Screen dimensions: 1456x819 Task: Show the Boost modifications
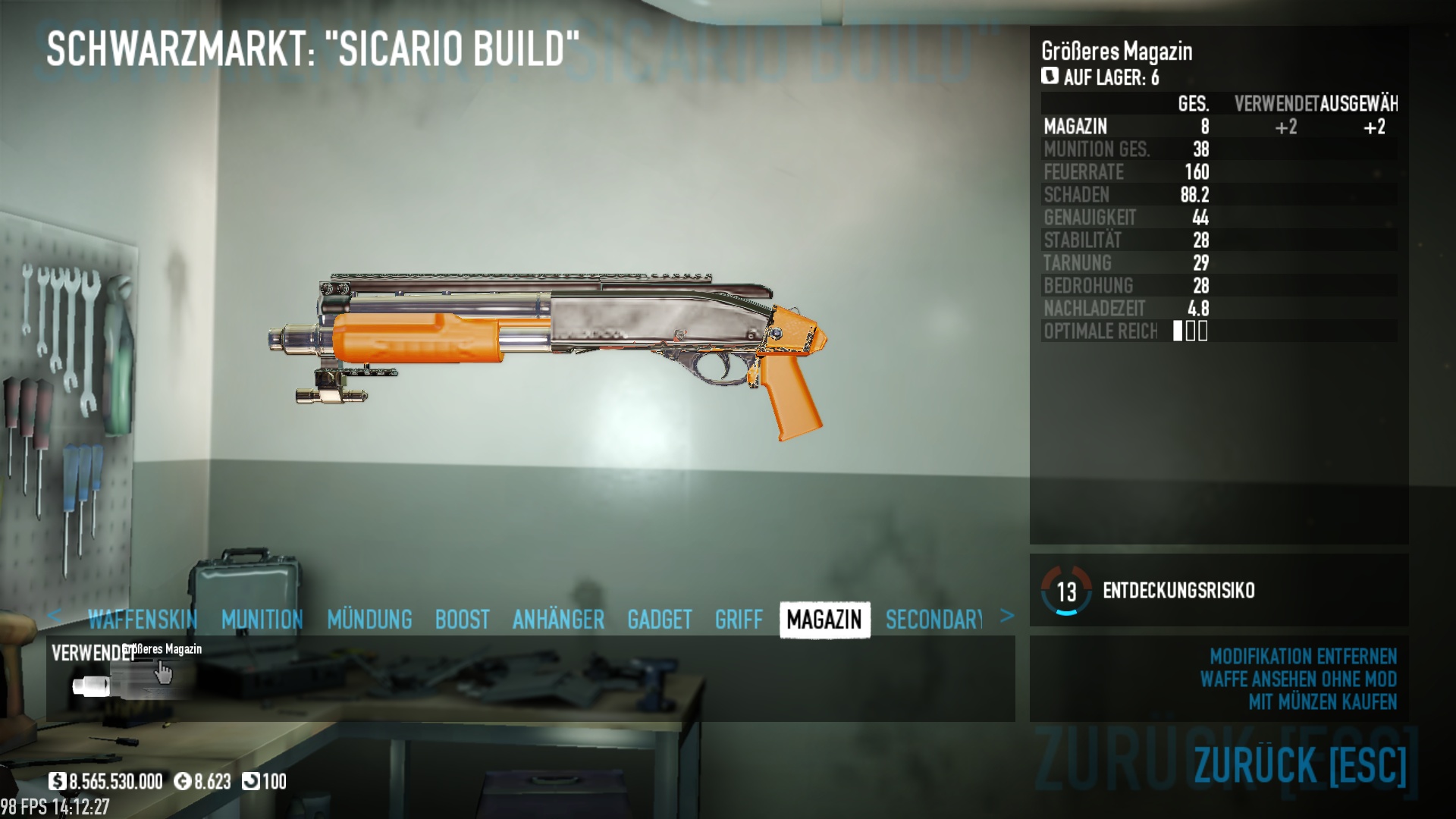(462, 620)
